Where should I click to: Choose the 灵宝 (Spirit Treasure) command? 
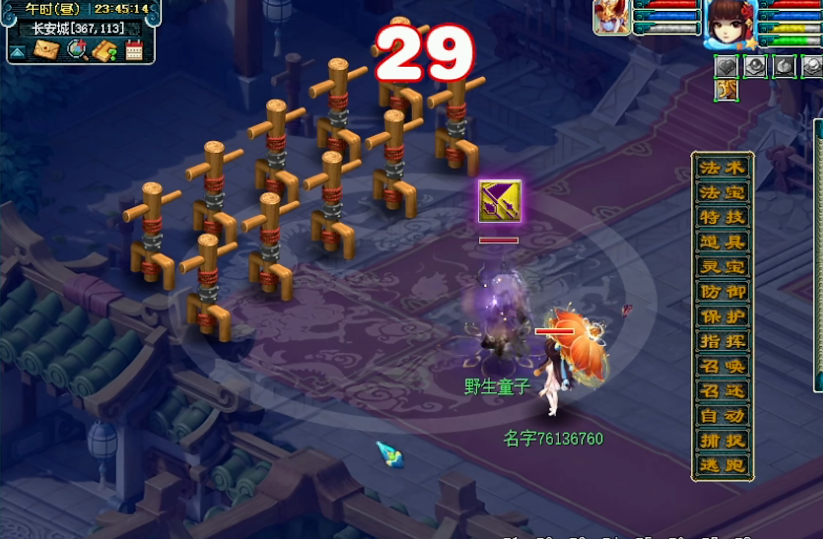pos(722,267)
